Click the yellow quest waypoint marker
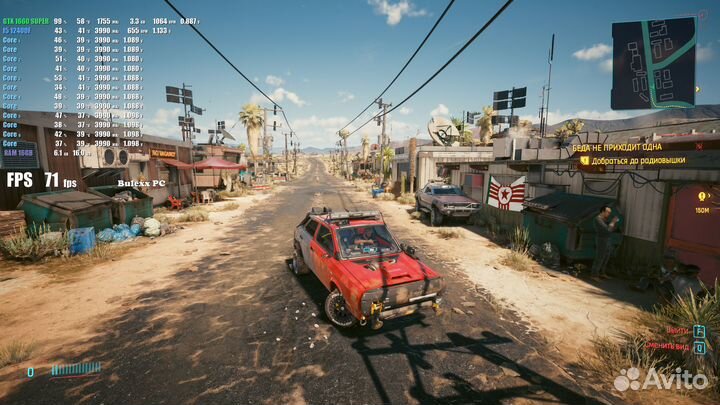The image size is (720, 405). (702, 197)
